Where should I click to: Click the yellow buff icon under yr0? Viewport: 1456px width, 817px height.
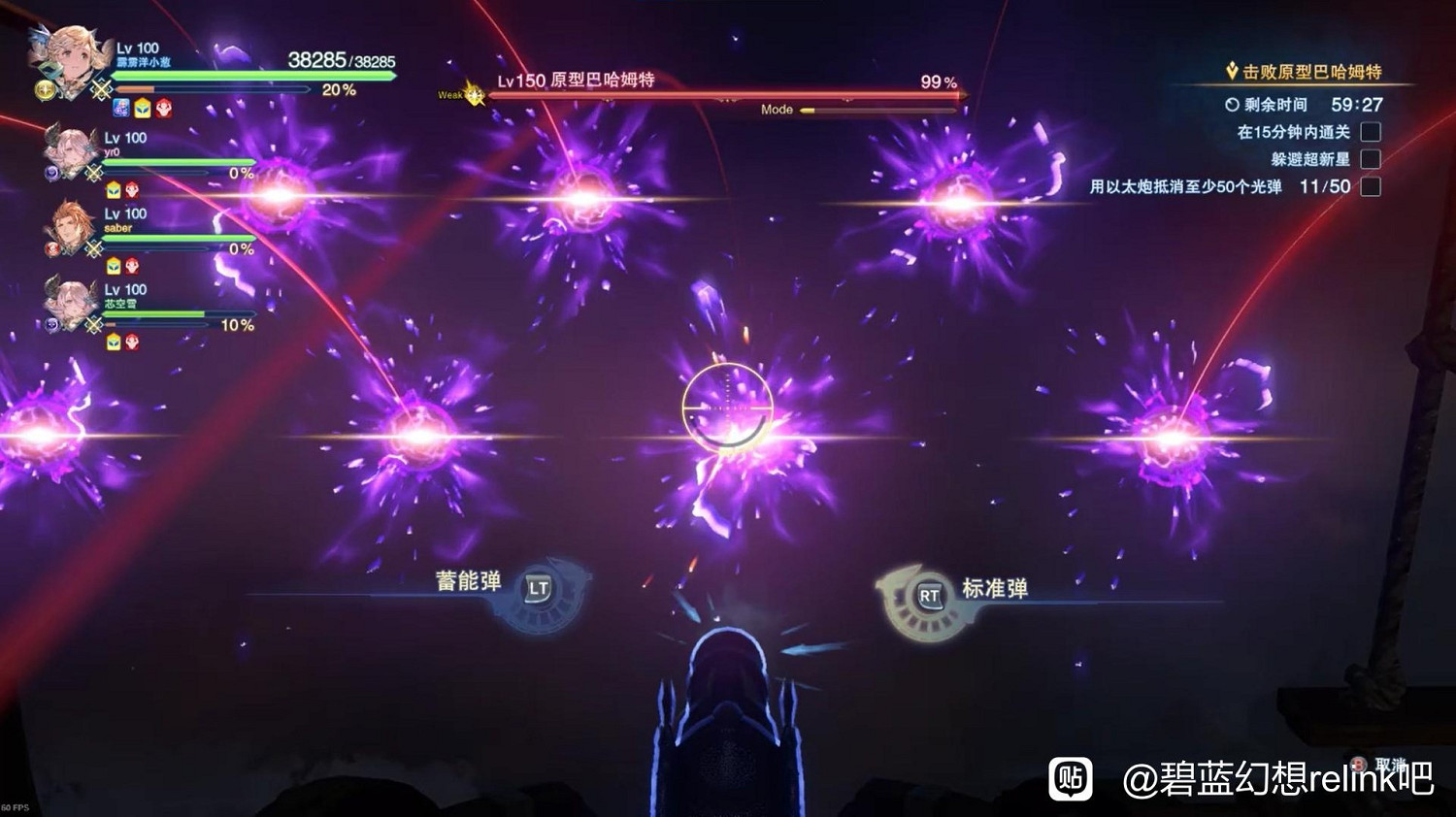click(113, 190)
